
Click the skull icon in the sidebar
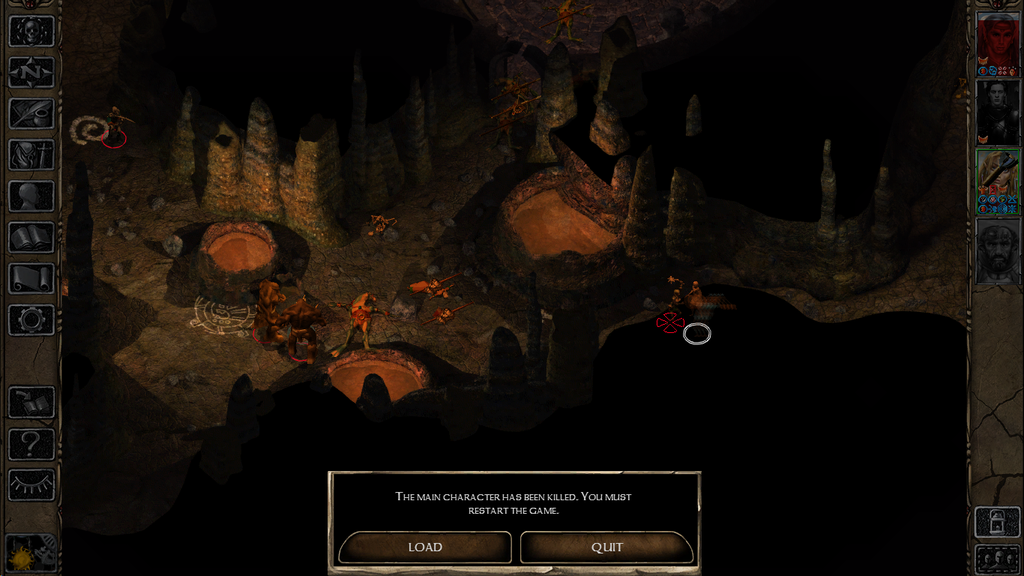(x=31, y=31)
